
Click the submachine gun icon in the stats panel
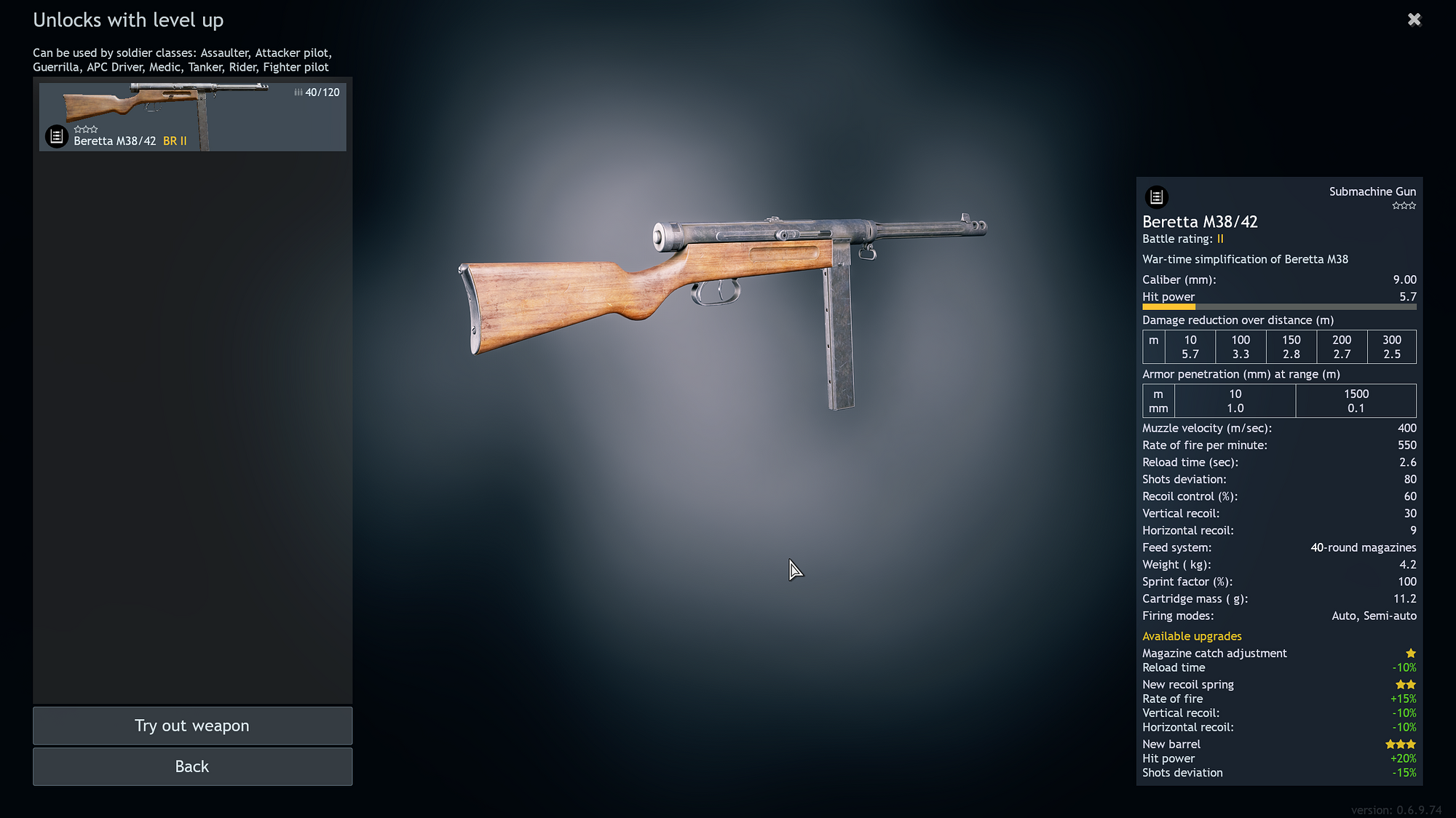(1157, 197)
